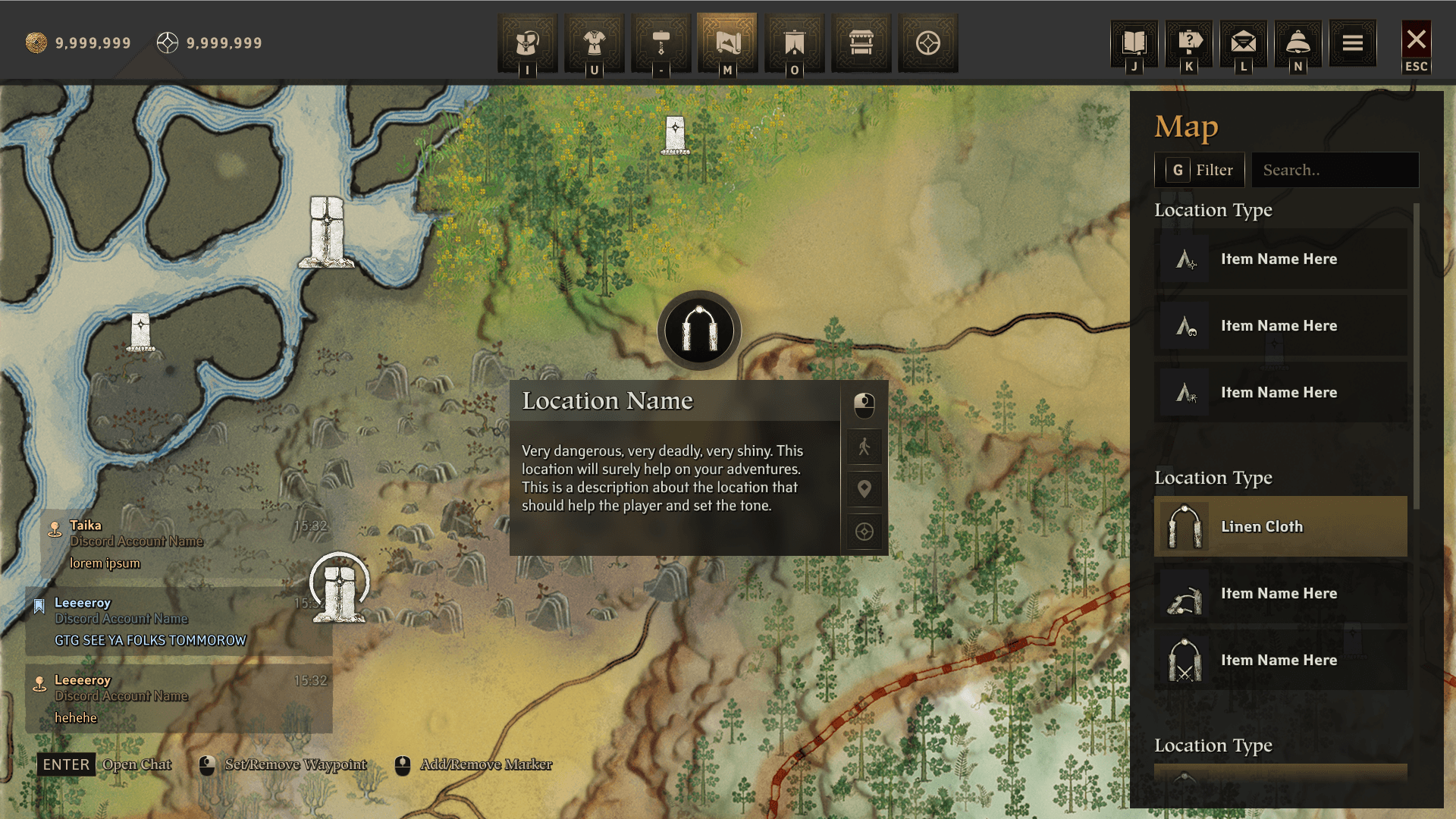Screen dimensions: 1456x819
Task: Open the hamburger main menu
Action: tap(1353, 43)
